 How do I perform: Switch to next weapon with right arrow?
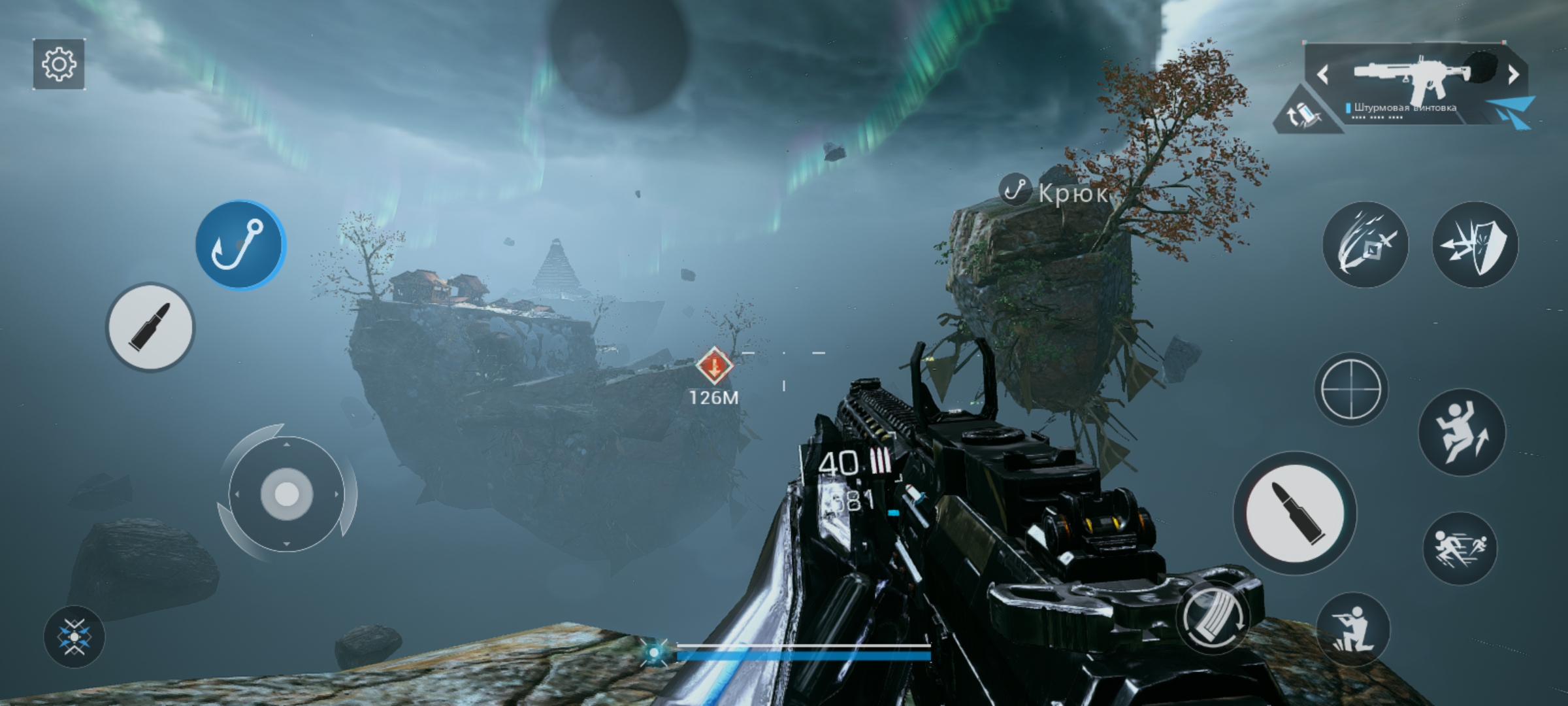[1513, 75]
